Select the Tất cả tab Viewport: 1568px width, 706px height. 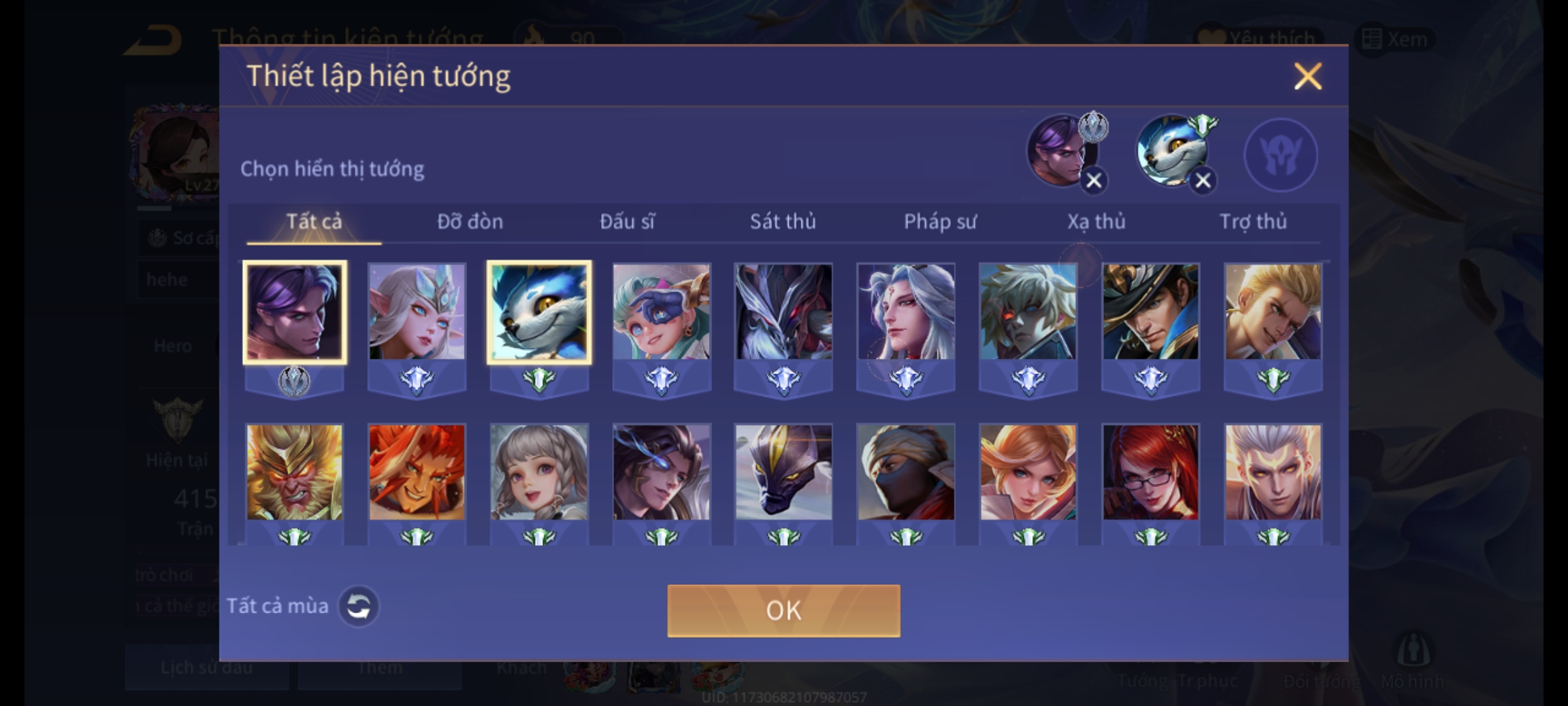pos(314,222)
